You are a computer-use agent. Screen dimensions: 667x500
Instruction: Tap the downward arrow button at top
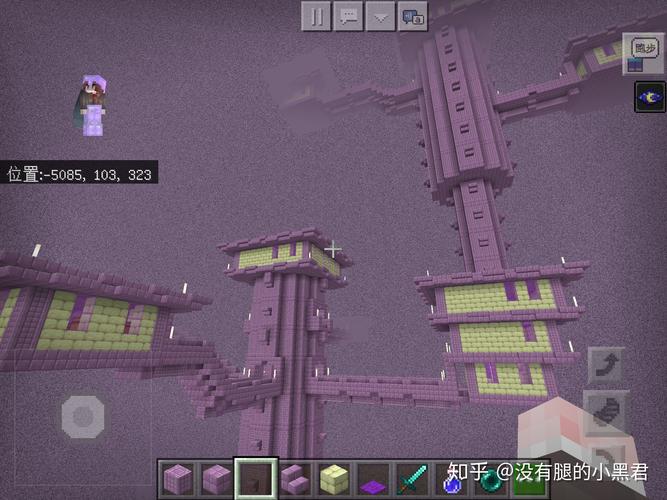(380, 16)
